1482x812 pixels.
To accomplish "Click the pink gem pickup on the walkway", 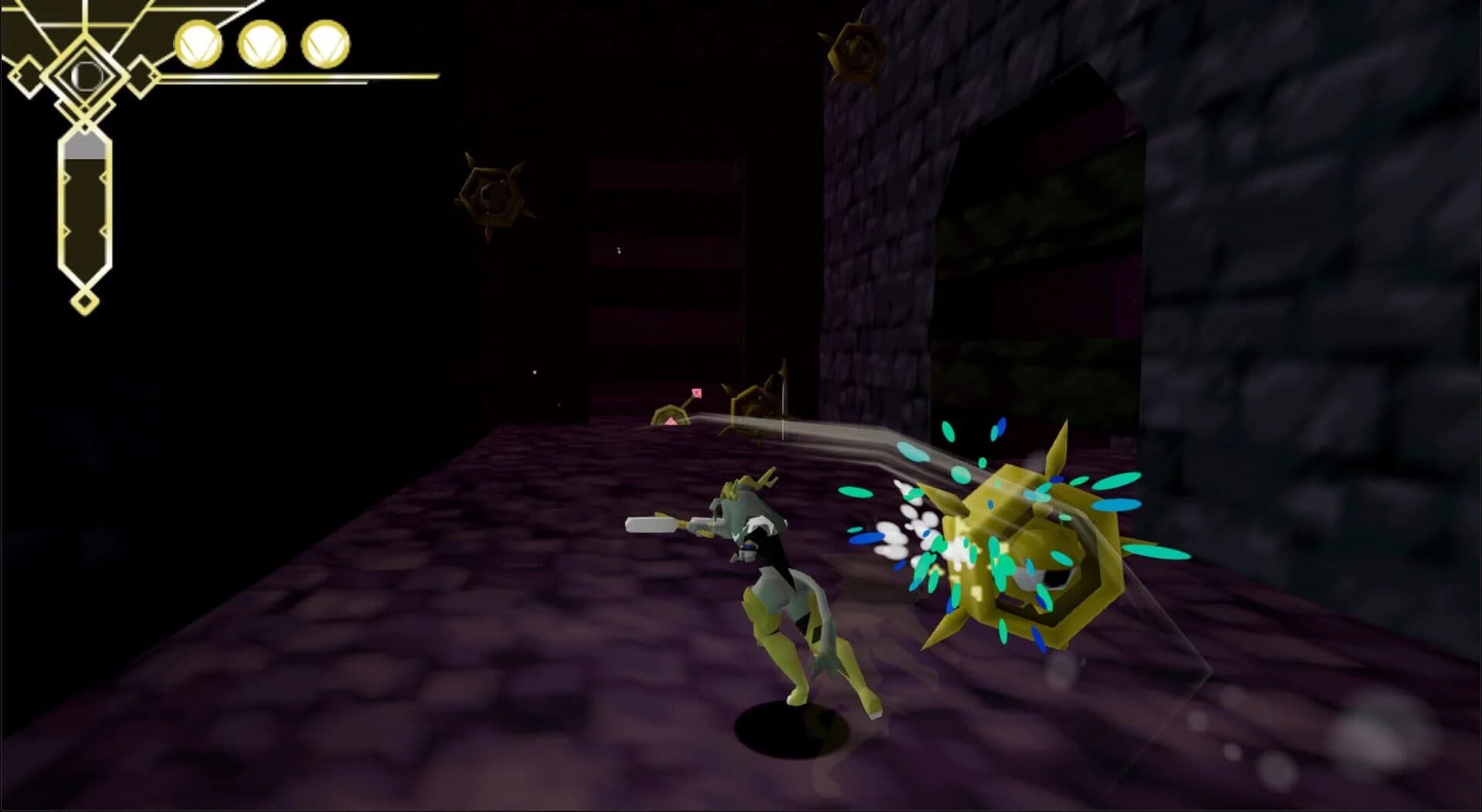I will tap(672, 421).
